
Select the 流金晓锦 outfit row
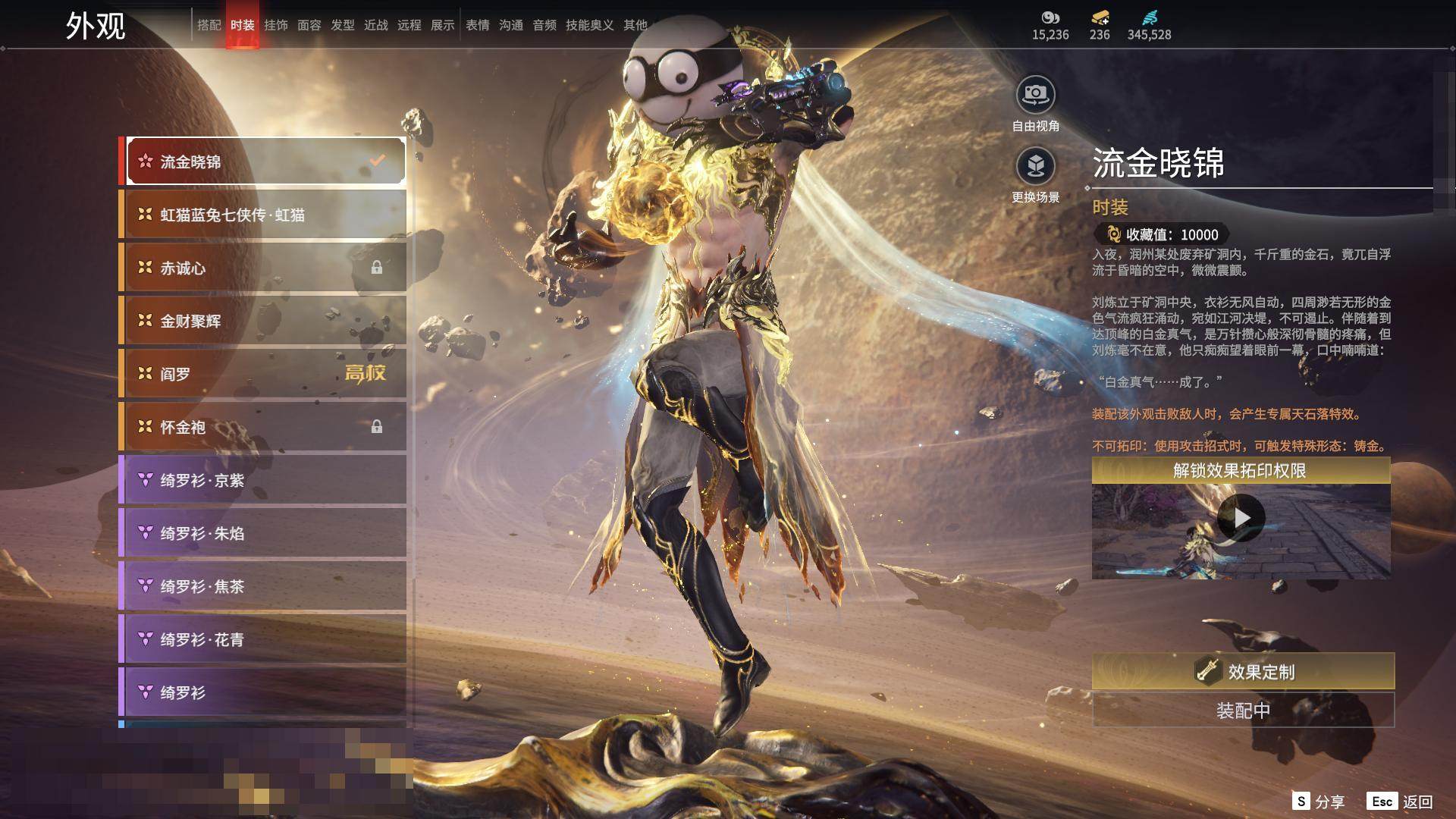[x=265, y=162]
